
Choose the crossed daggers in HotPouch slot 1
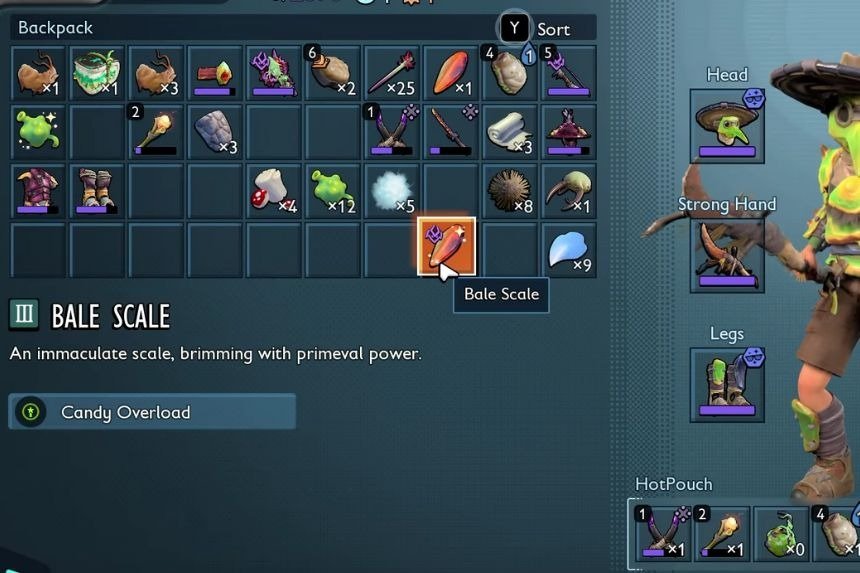[663, 534]
